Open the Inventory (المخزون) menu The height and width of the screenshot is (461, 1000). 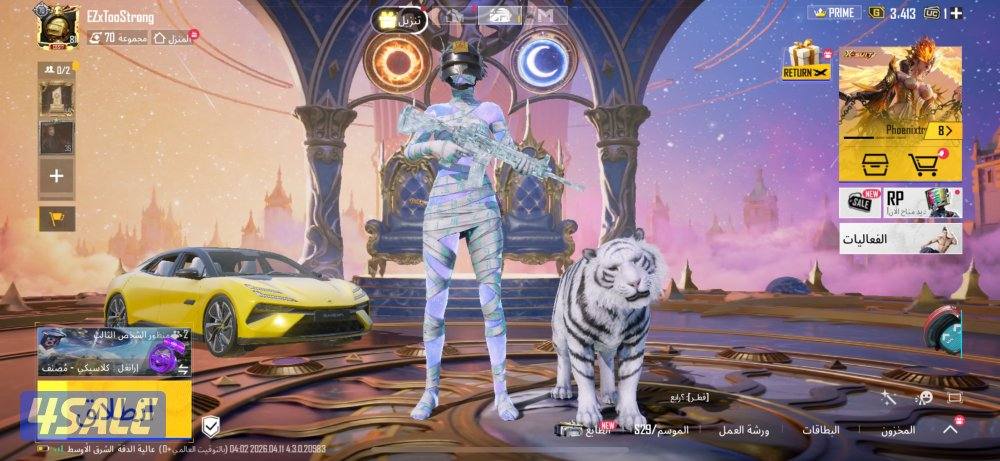(898, 430)
